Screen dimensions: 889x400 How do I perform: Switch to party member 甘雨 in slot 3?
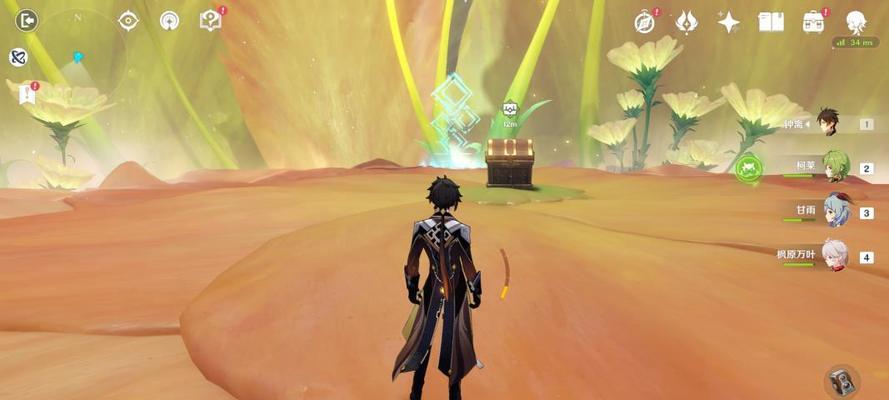[x=835, y=211]
